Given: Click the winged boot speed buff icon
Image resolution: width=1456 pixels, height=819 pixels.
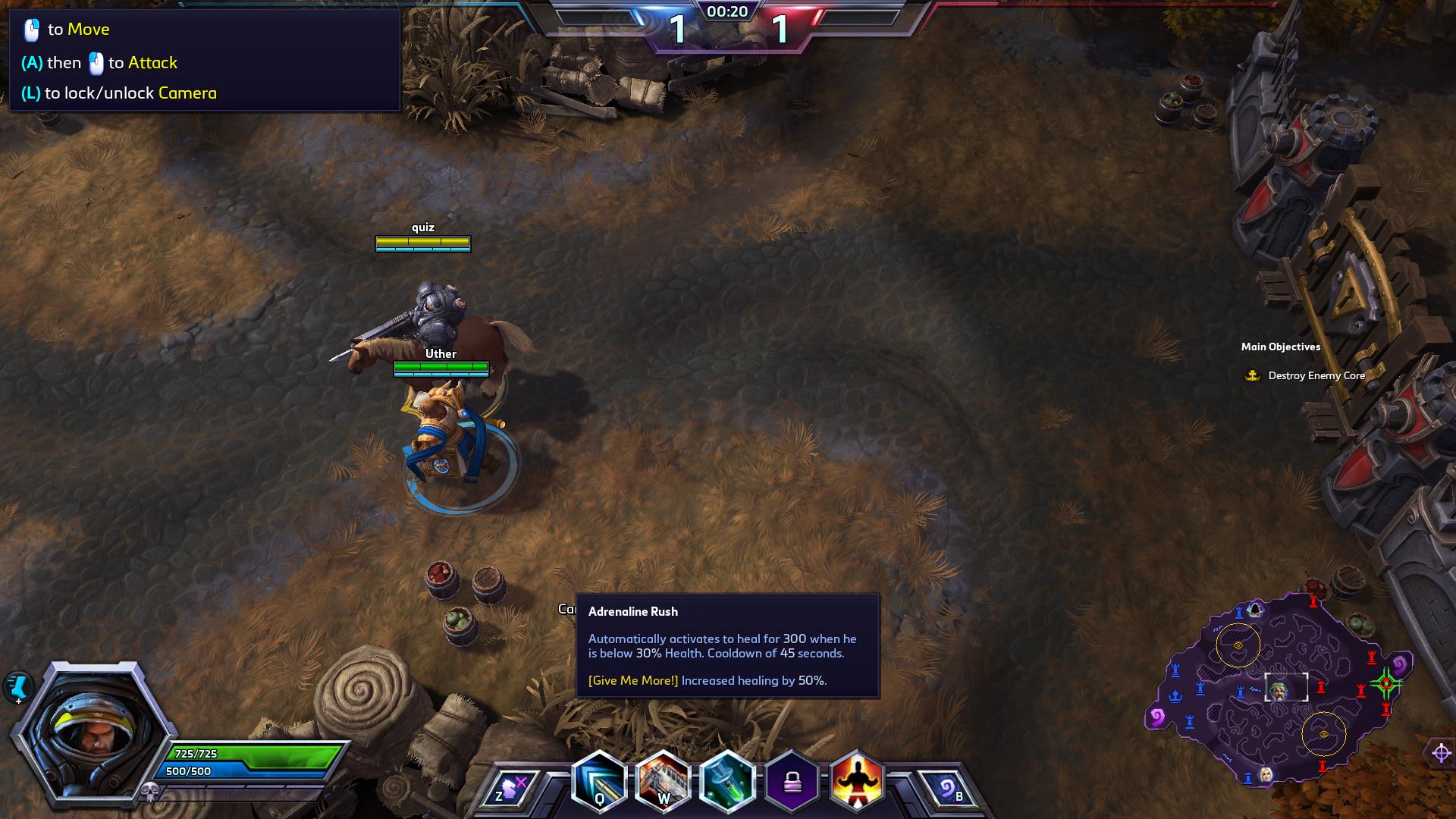Looking at the screenshot, I should pos(17,687).
